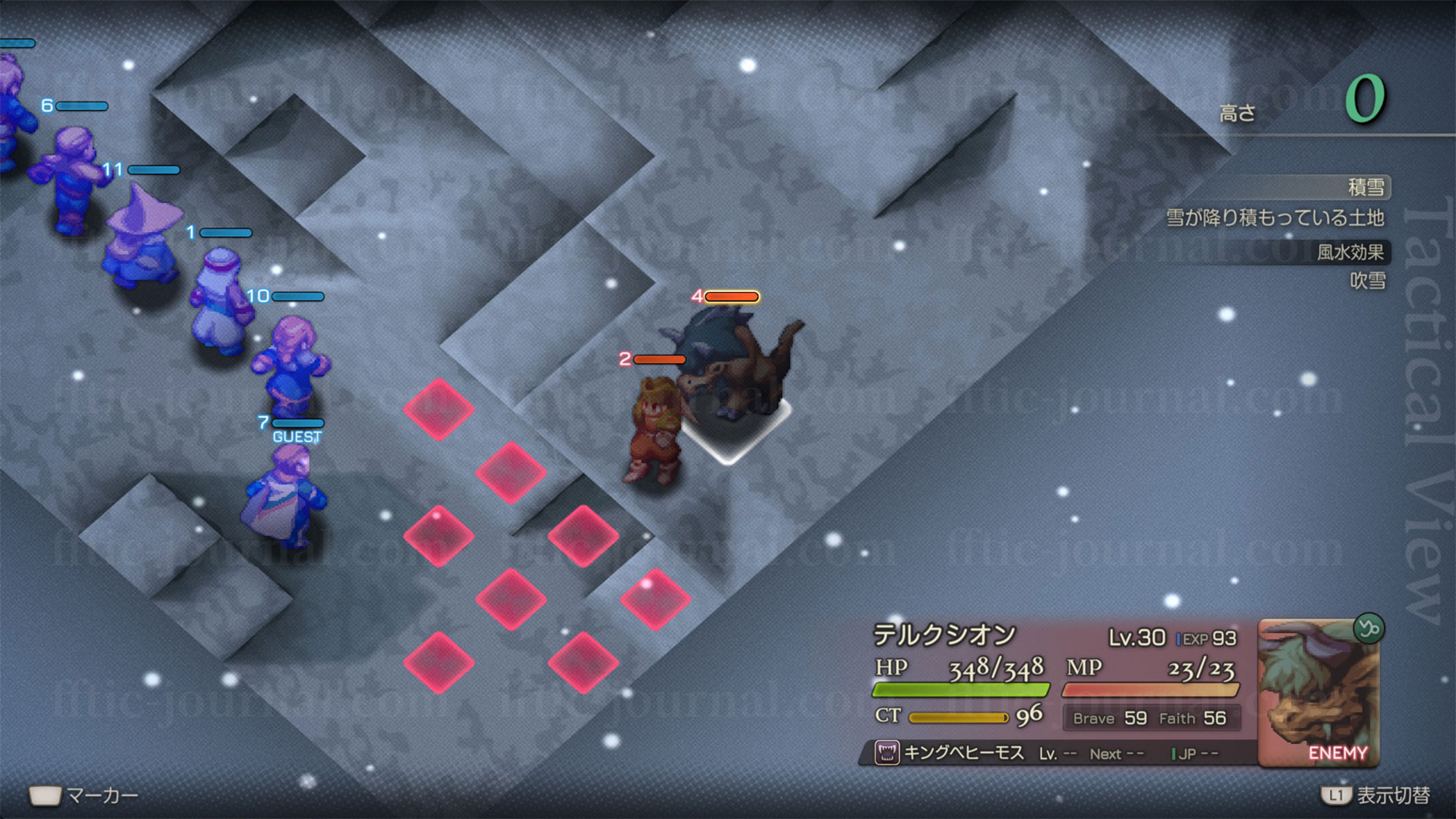The width and height of the screenshot is (1456, 819).
Task: Click the マーカー label
Action: 102,795
